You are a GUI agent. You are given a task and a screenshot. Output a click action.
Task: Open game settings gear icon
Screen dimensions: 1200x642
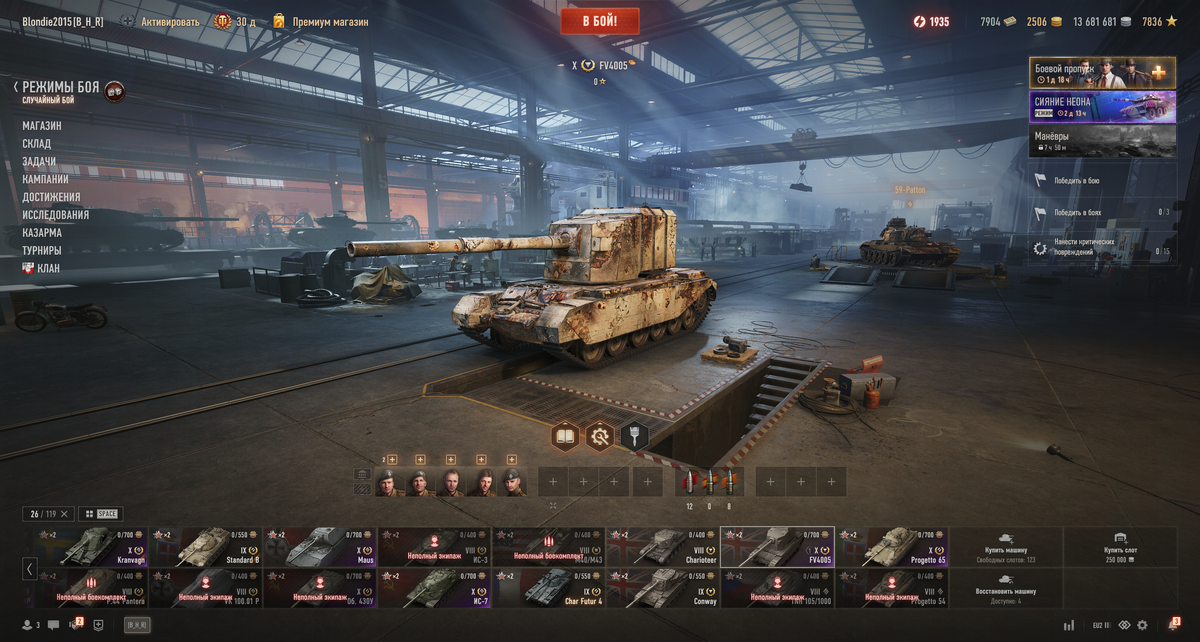pos(1142,625)
